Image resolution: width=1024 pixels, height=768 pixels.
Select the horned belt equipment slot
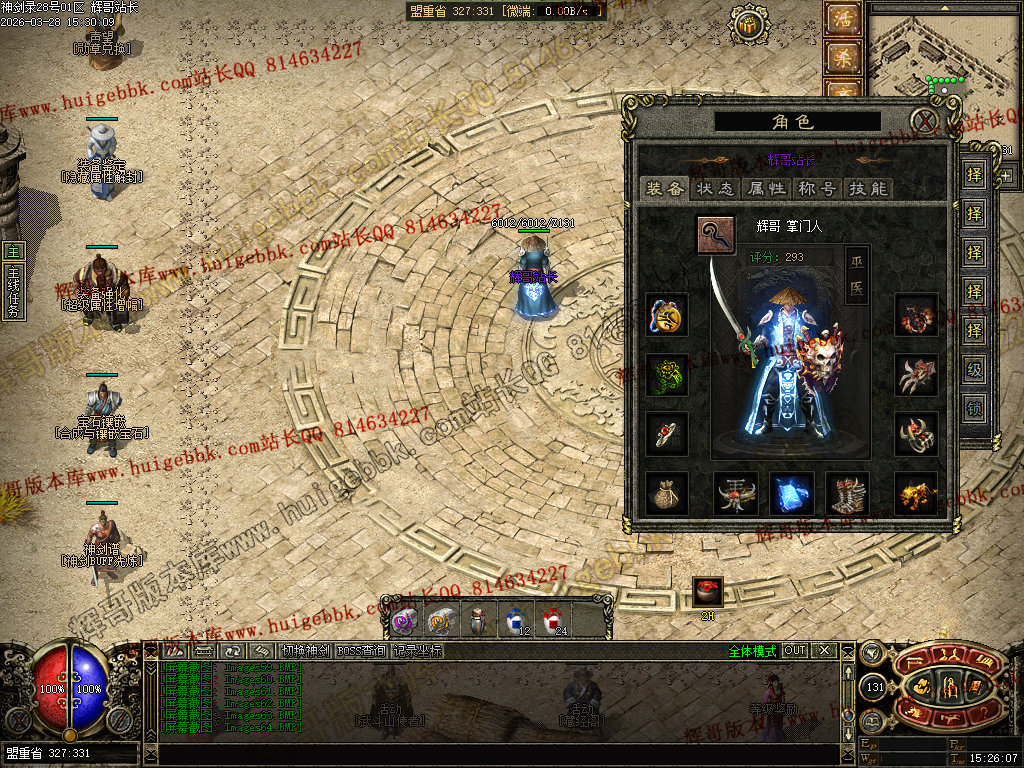coord(736,494)
